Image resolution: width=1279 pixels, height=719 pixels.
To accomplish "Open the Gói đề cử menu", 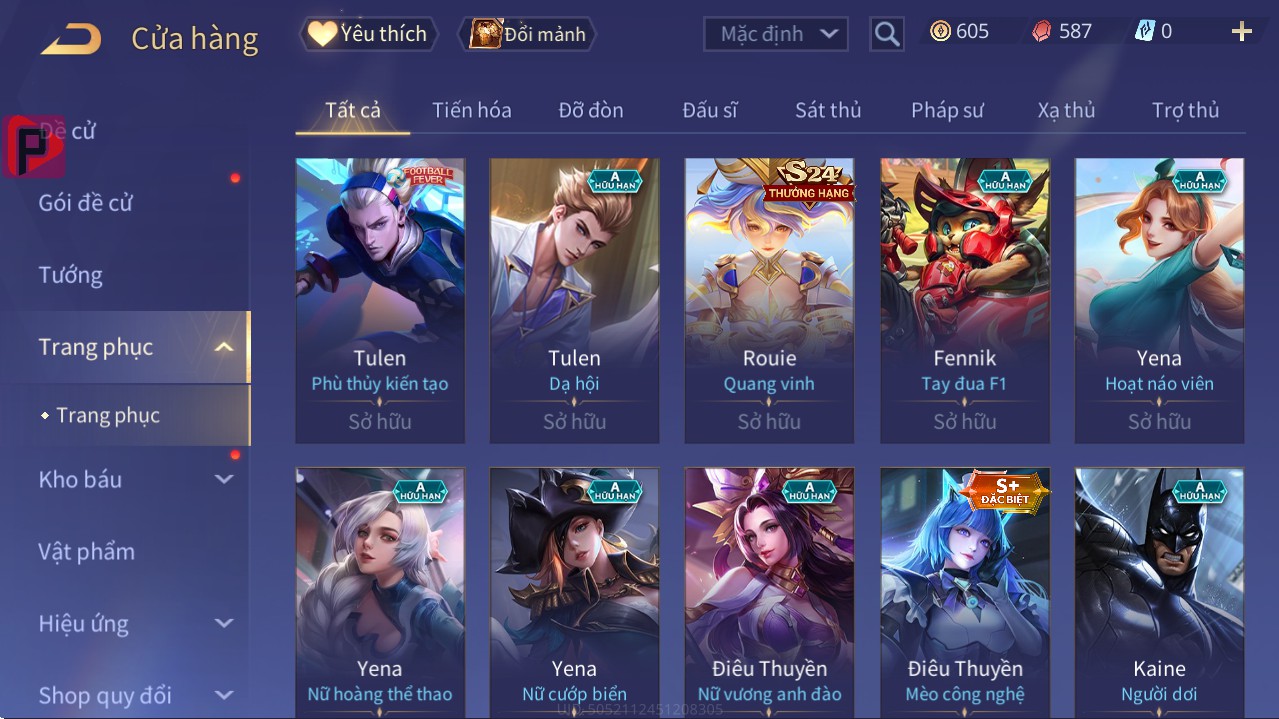I will pyautogui.click(x=86, y=203).
